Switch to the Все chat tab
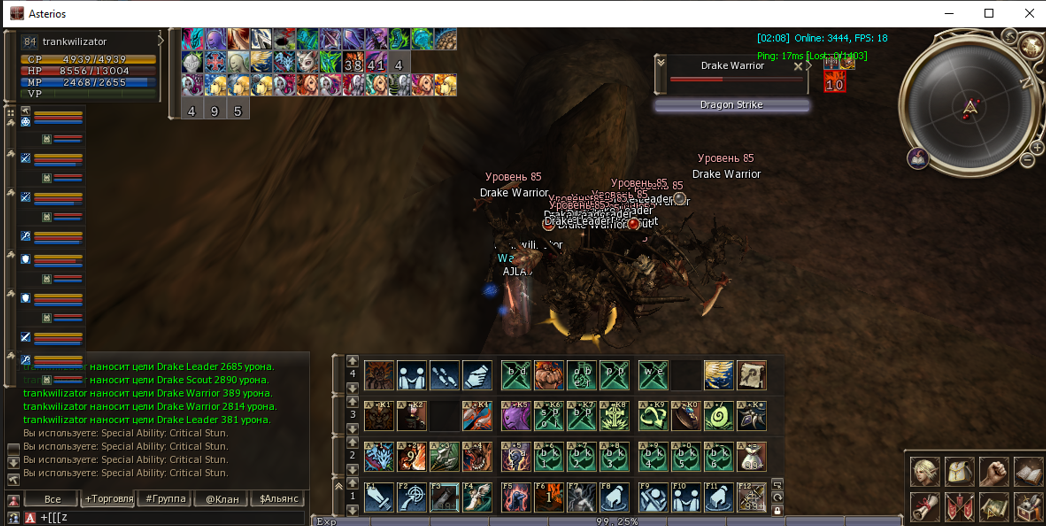The image size is (1046, 526). (x=52, y=498)
